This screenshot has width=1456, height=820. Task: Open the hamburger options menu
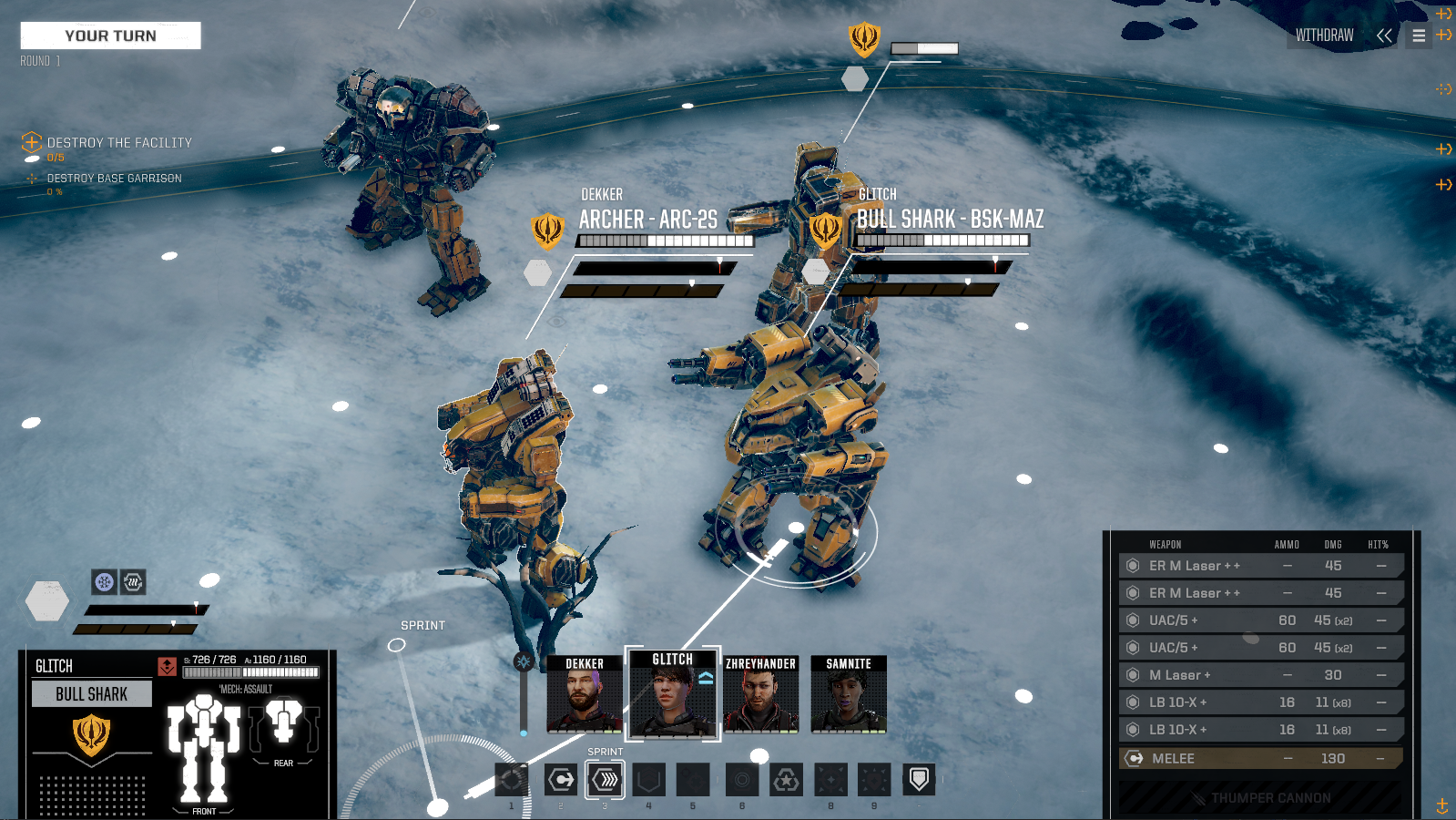[x=1419, y=36]
